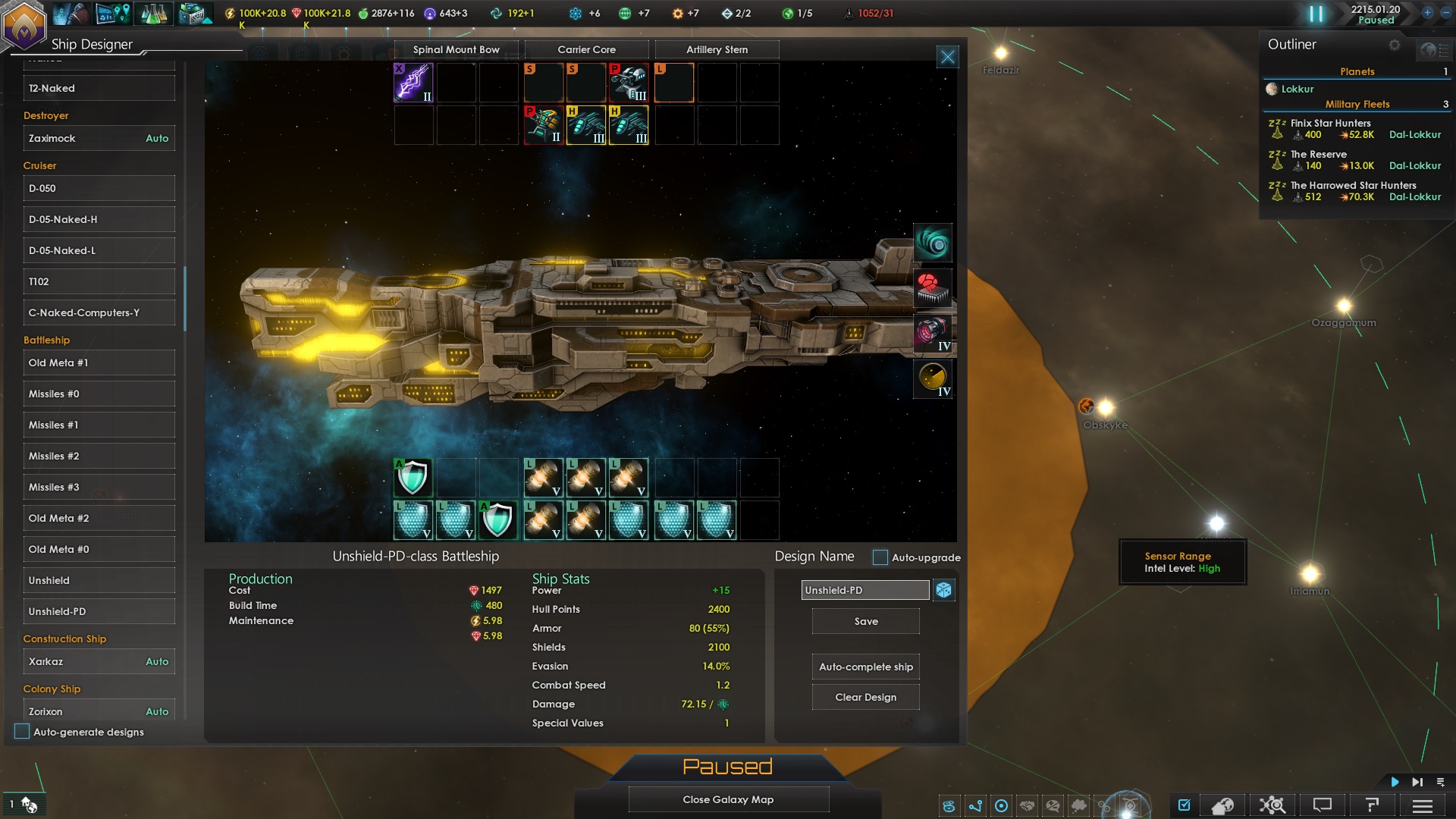1456x819 pixels.
Task: Select the X-slot spinal weapon component
Action: [413, 82]
